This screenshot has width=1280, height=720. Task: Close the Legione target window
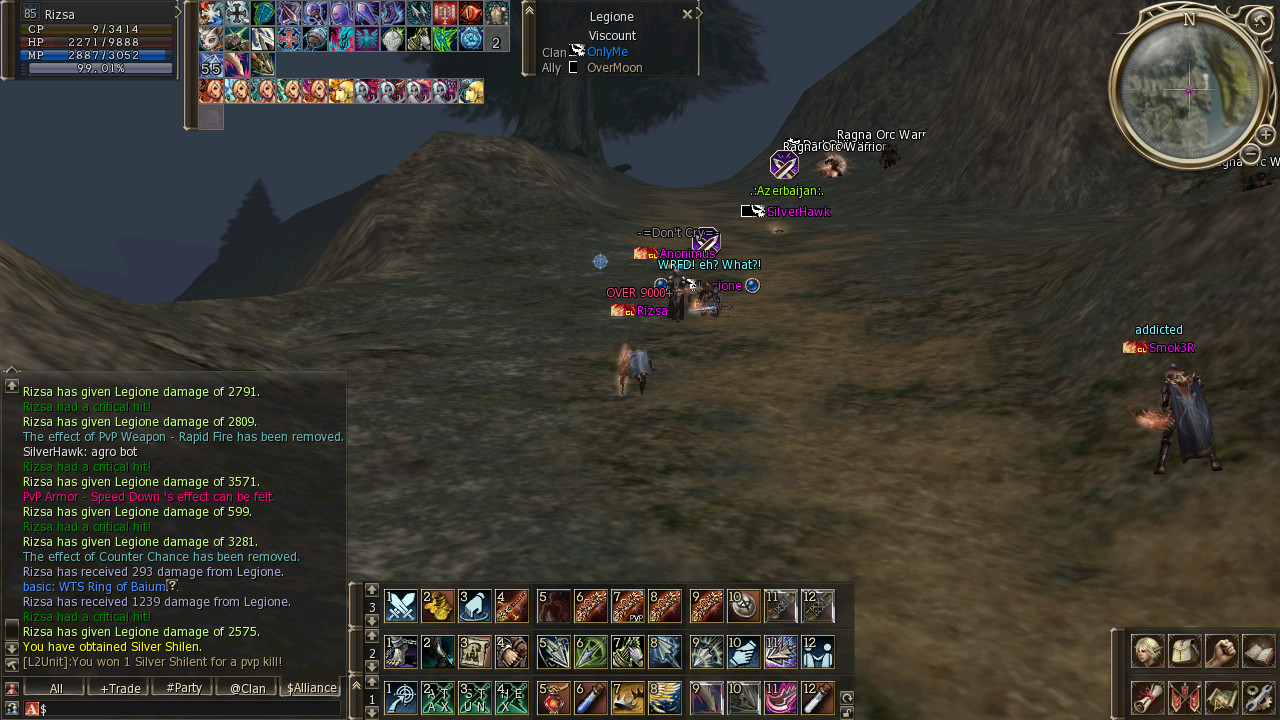687,14
